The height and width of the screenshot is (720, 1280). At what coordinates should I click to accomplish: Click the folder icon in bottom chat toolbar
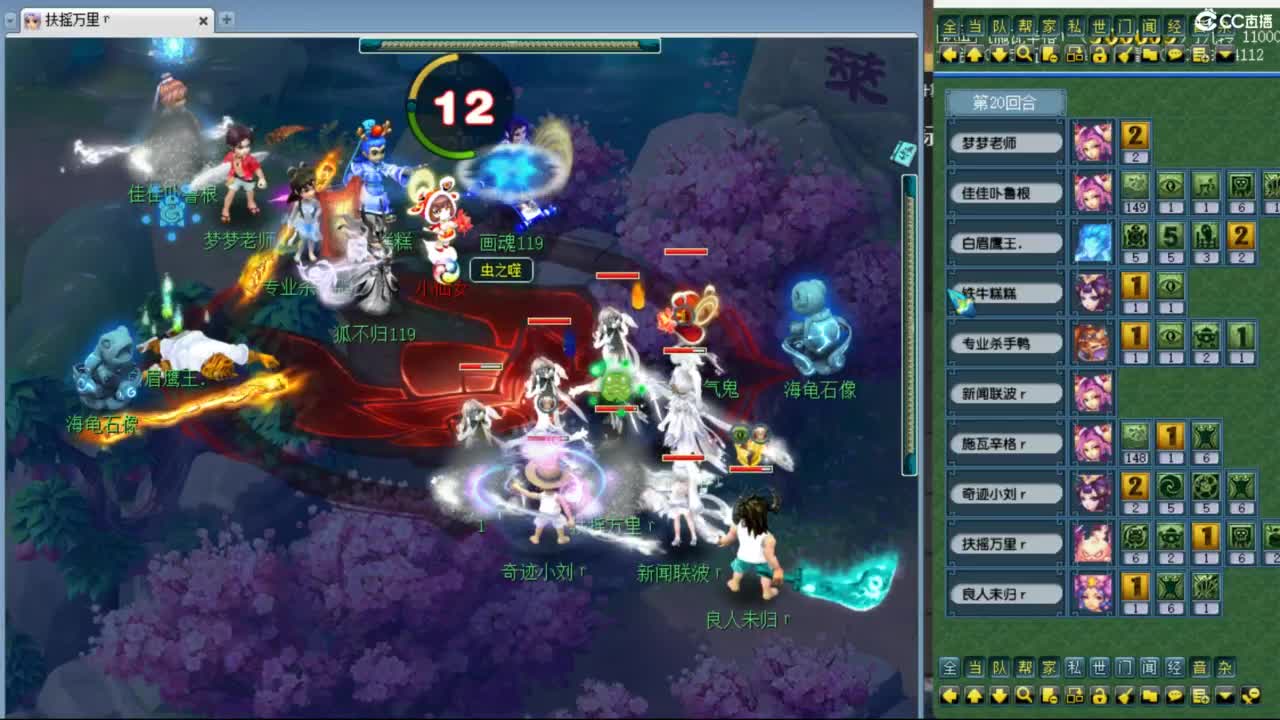pyautogui.click(x=1150, y=694)
